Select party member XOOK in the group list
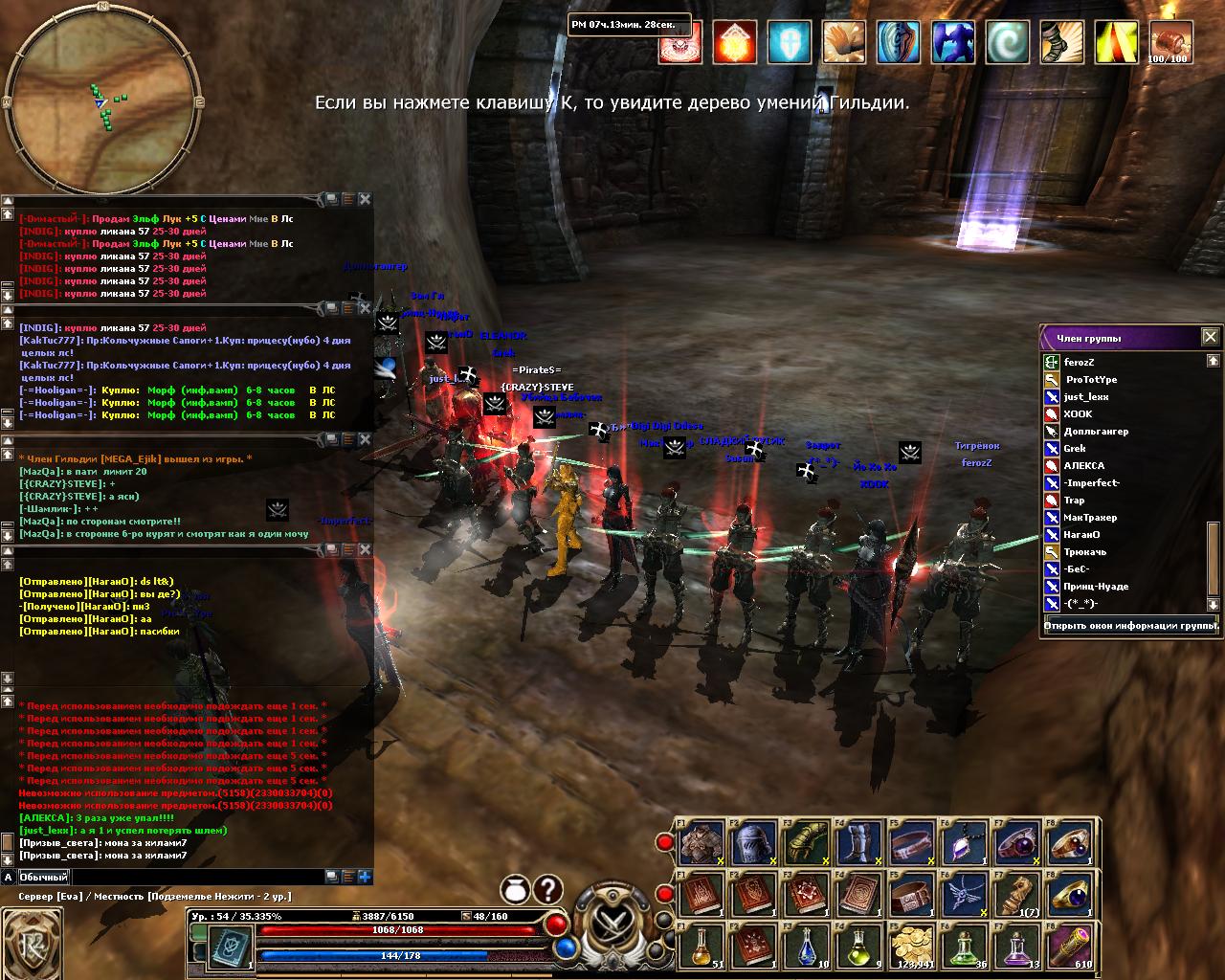Screen dimensions: 1225x980 [x=1078, y=414]
